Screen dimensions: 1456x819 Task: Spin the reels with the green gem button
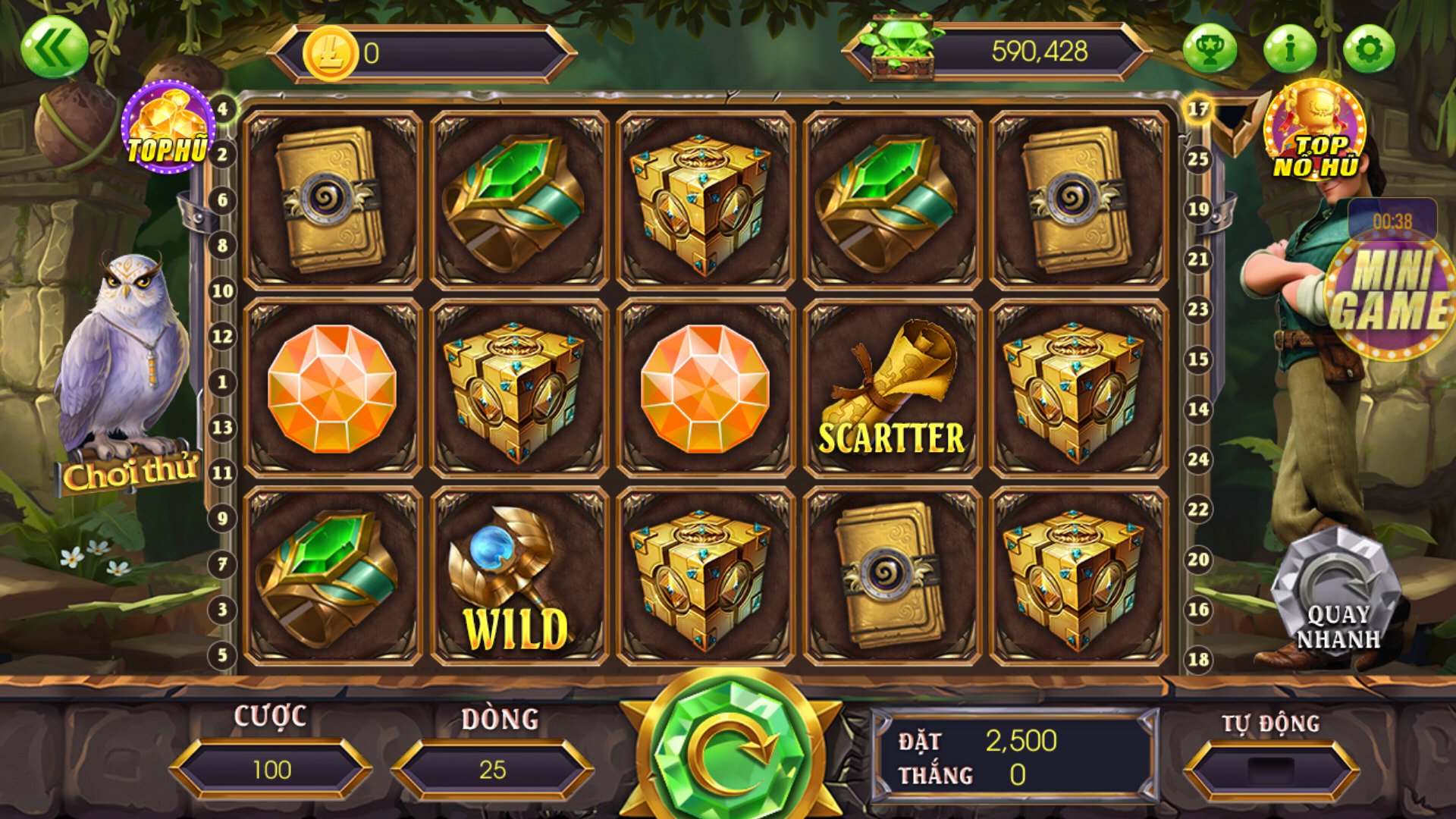730,747
